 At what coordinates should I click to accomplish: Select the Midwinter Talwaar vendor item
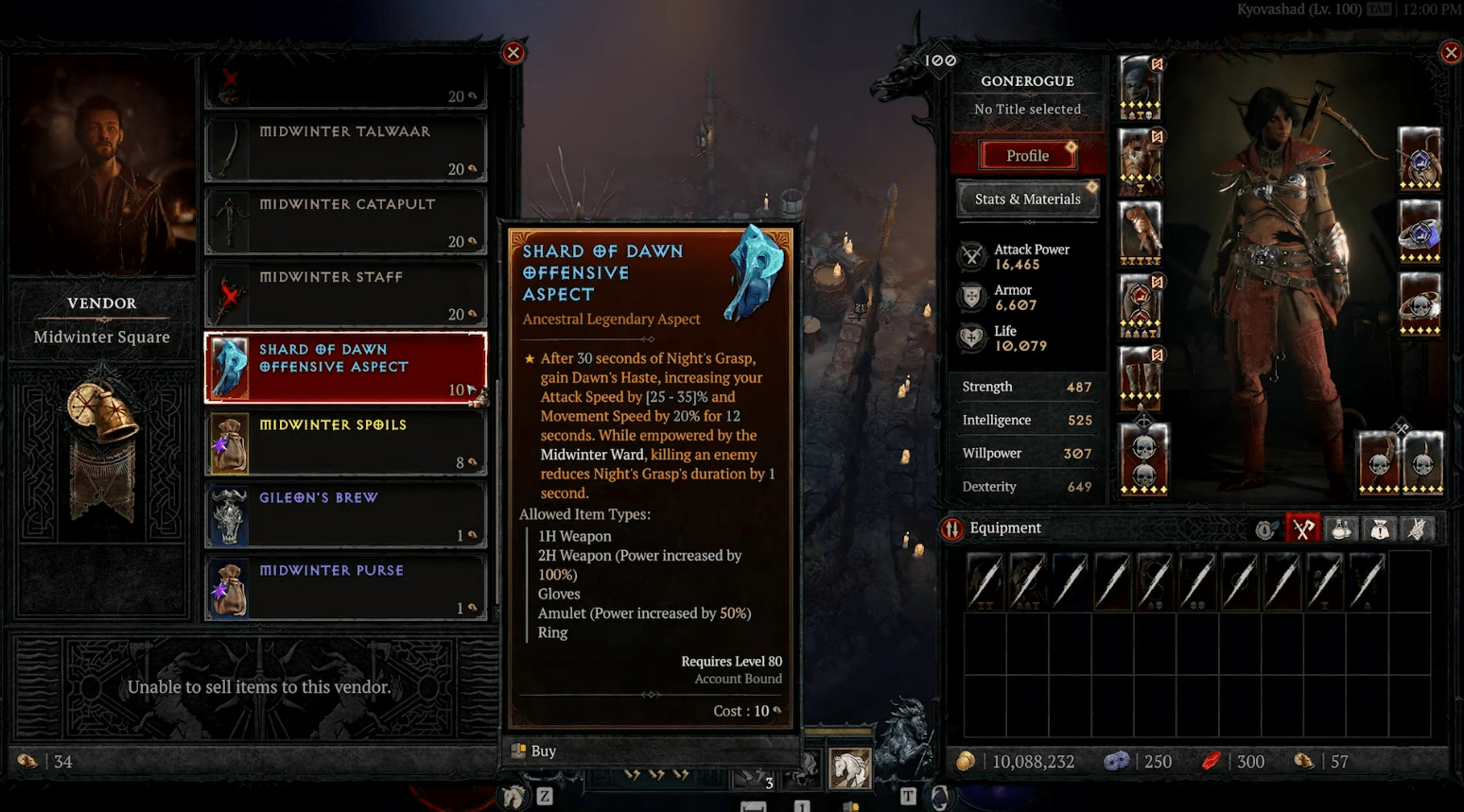coord(346,148)
